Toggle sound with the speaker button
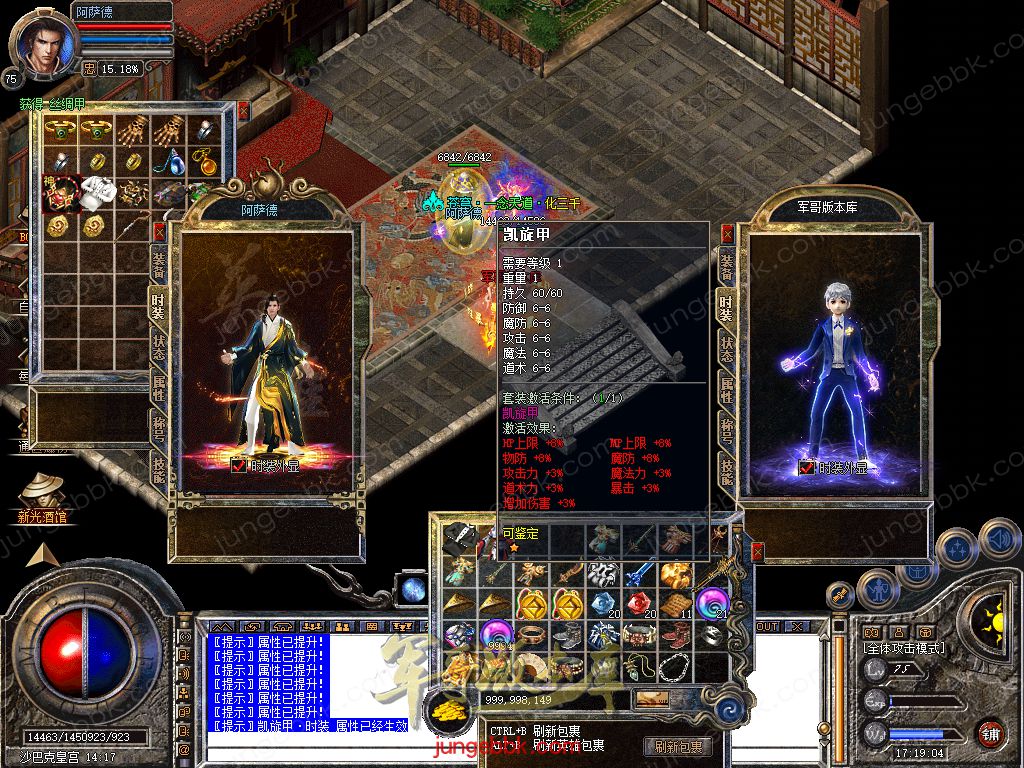Viewport: 1024px width, 768px height. (999, 538)
